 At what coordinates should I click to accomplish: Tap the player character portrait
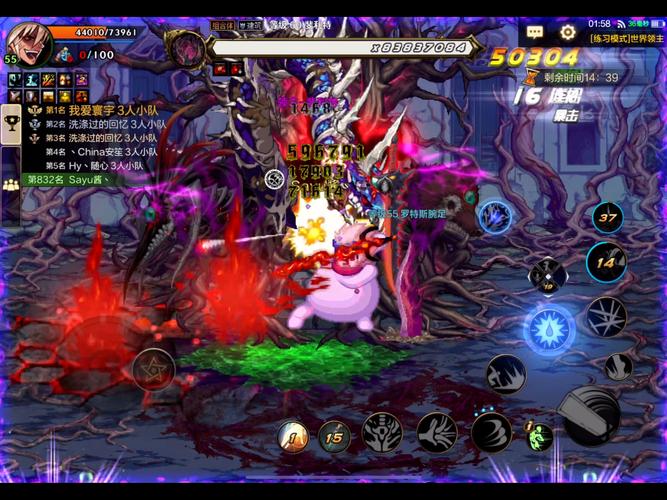[x=28, y=40]
